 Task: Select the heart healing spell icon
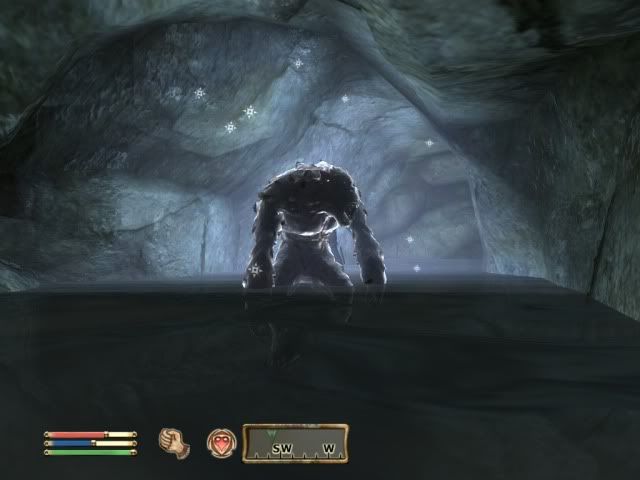click(220, 441)
